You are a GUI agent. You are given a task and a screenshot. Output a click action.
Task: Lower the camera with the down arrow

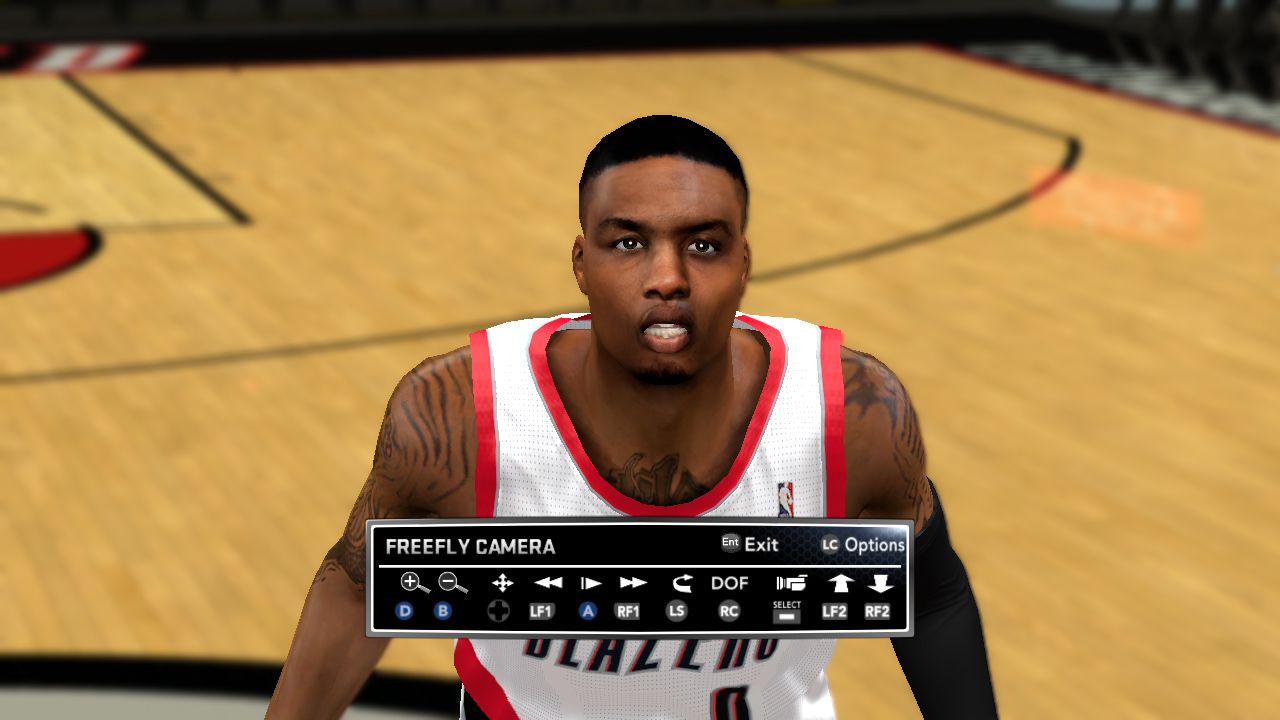tap(880, 582)
